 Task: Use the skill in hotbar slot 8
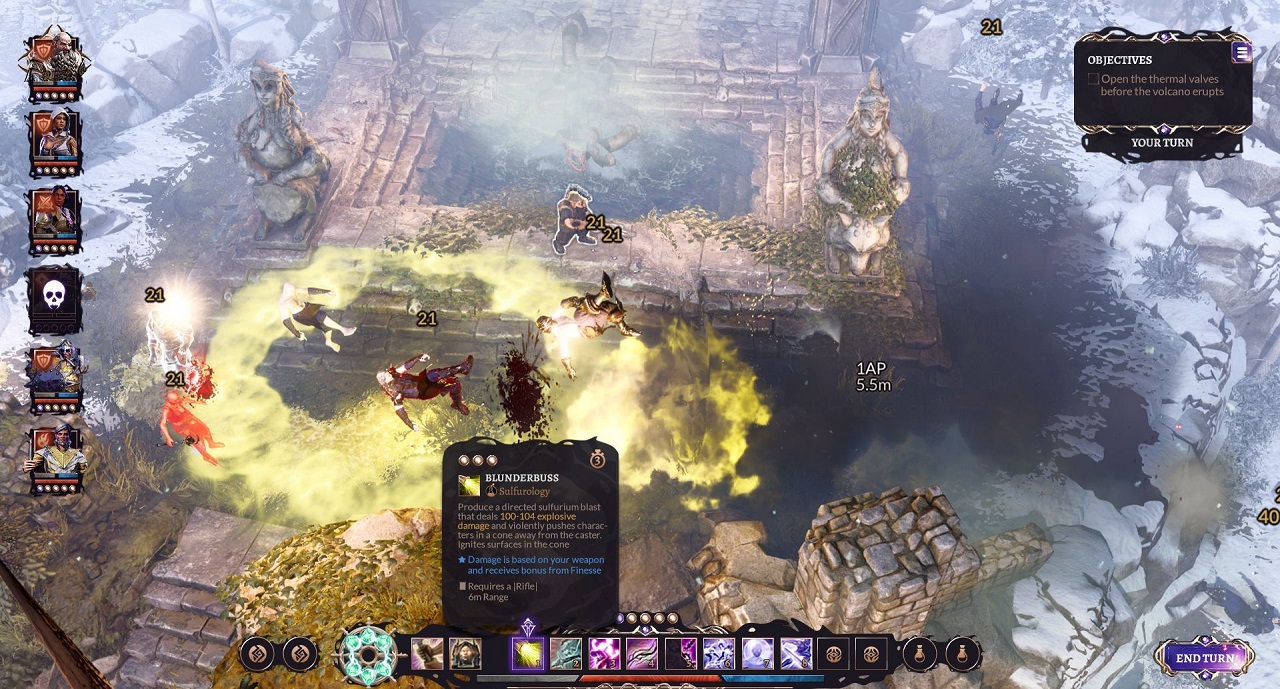pyautogui.click(x=795, y=654)
